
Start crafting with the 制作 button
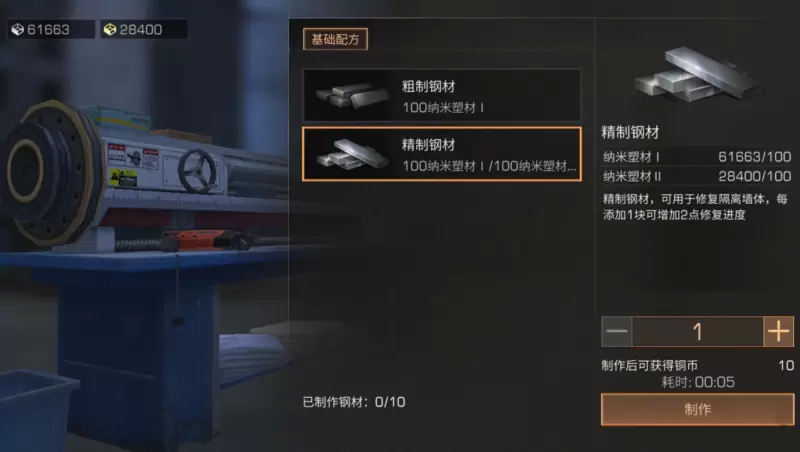pos(697,409)
